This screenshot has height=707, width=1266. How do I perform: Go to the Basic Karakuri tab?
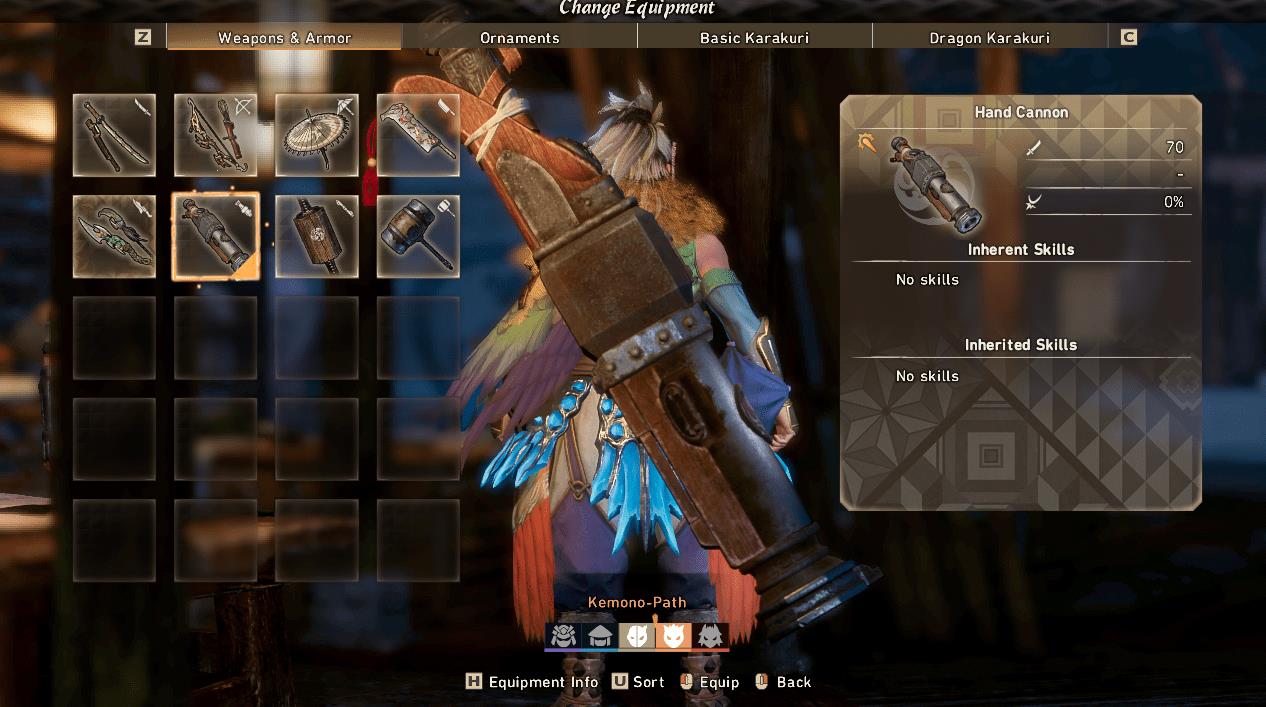tap(754, 38)
